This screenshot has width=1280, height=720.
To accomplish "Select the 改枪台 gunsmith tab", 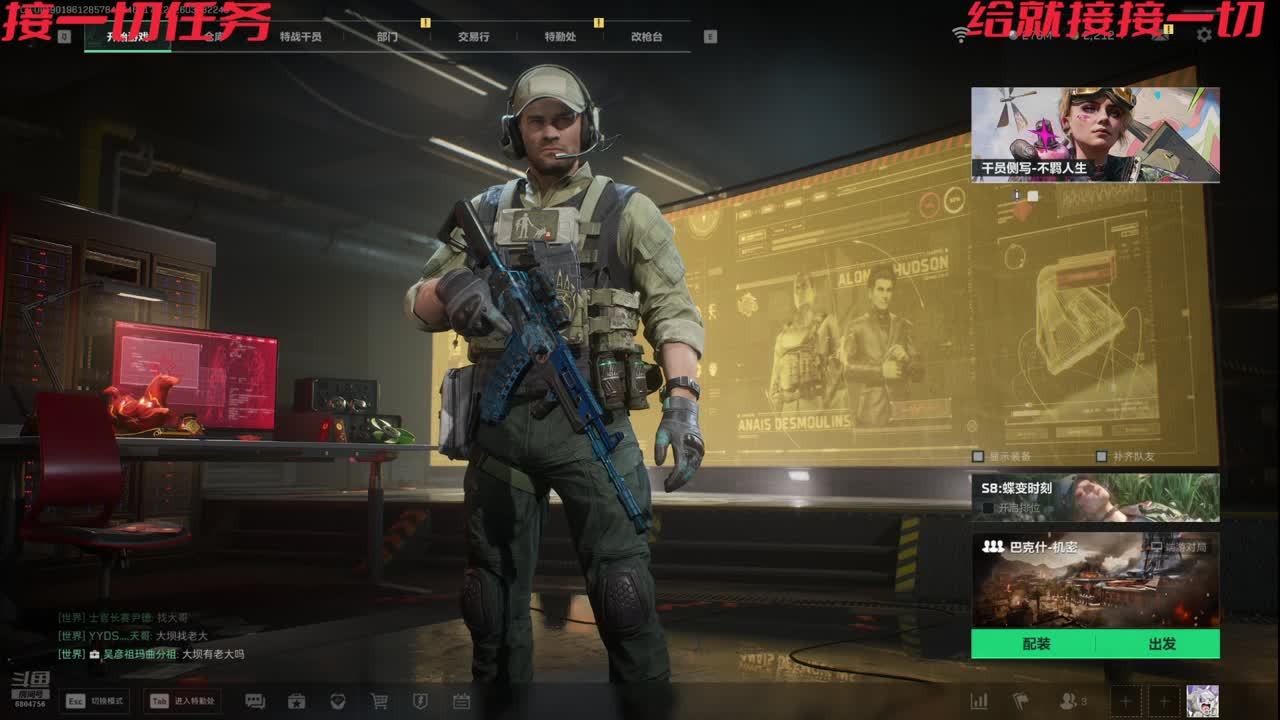I will [x=646, y=37].
